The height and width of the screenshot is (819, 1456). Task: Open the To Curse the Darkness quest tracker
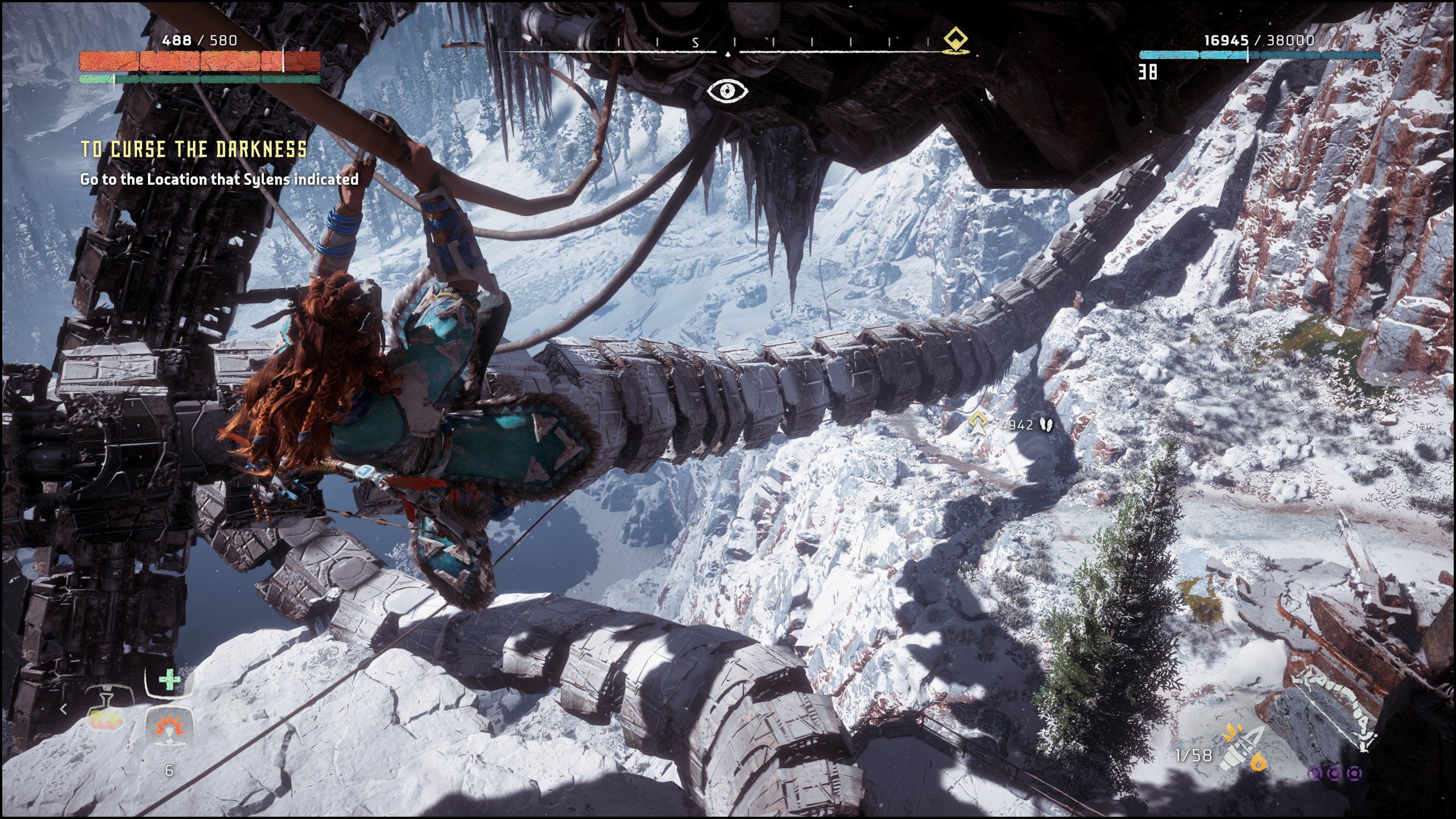(x=193, y=150)
